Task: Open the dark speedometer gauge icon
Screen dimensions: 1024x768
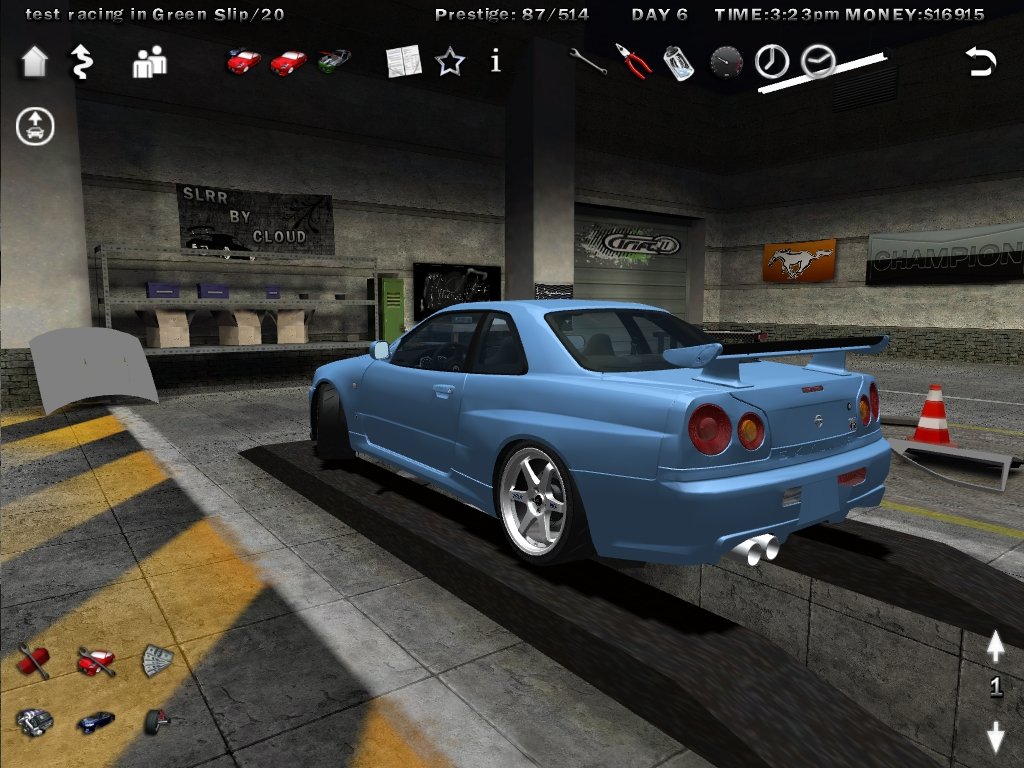Action: point(726,63)
